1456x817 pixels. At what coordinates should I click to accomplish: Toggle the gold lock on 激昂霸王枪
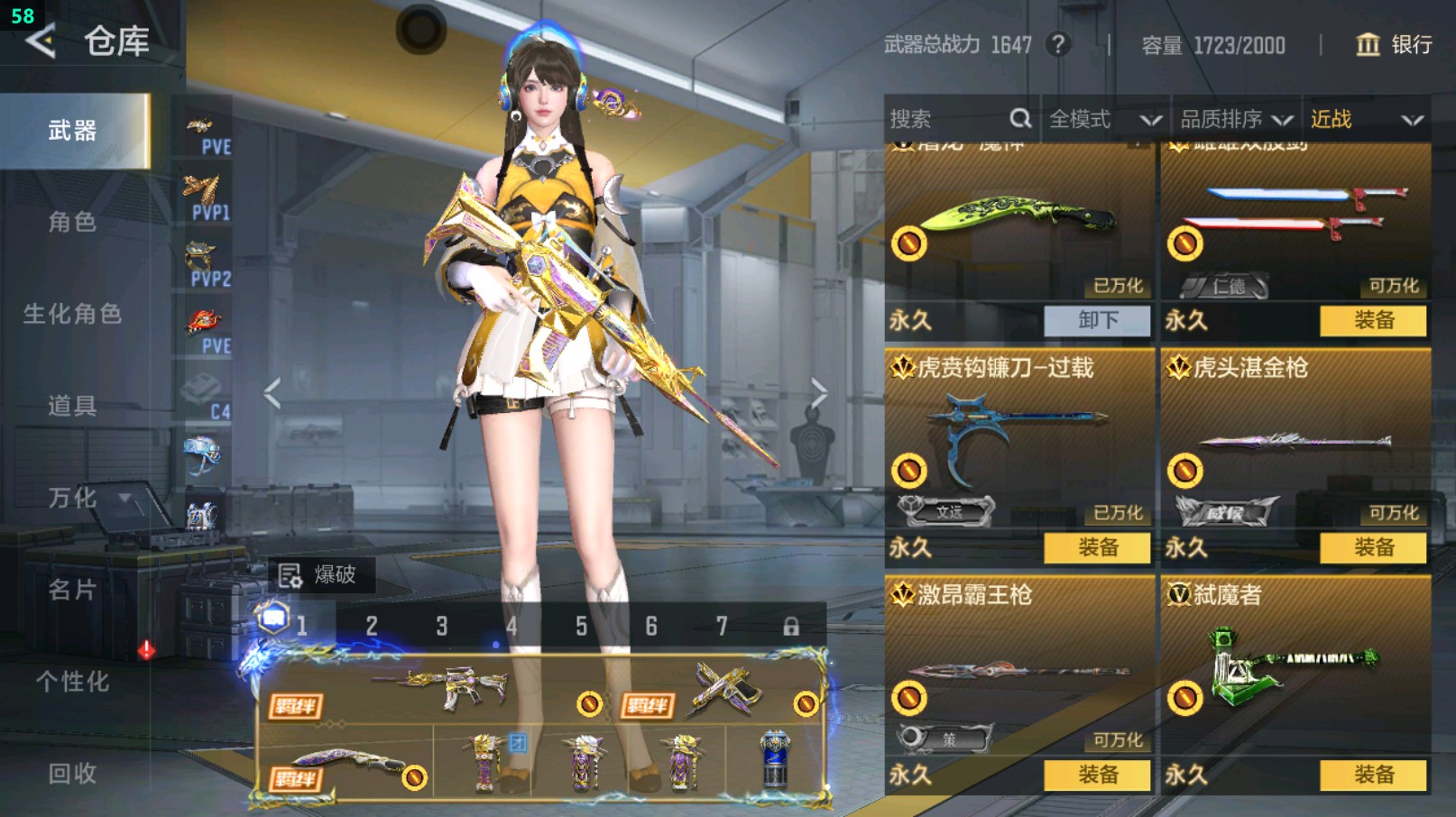pos(911,697)
